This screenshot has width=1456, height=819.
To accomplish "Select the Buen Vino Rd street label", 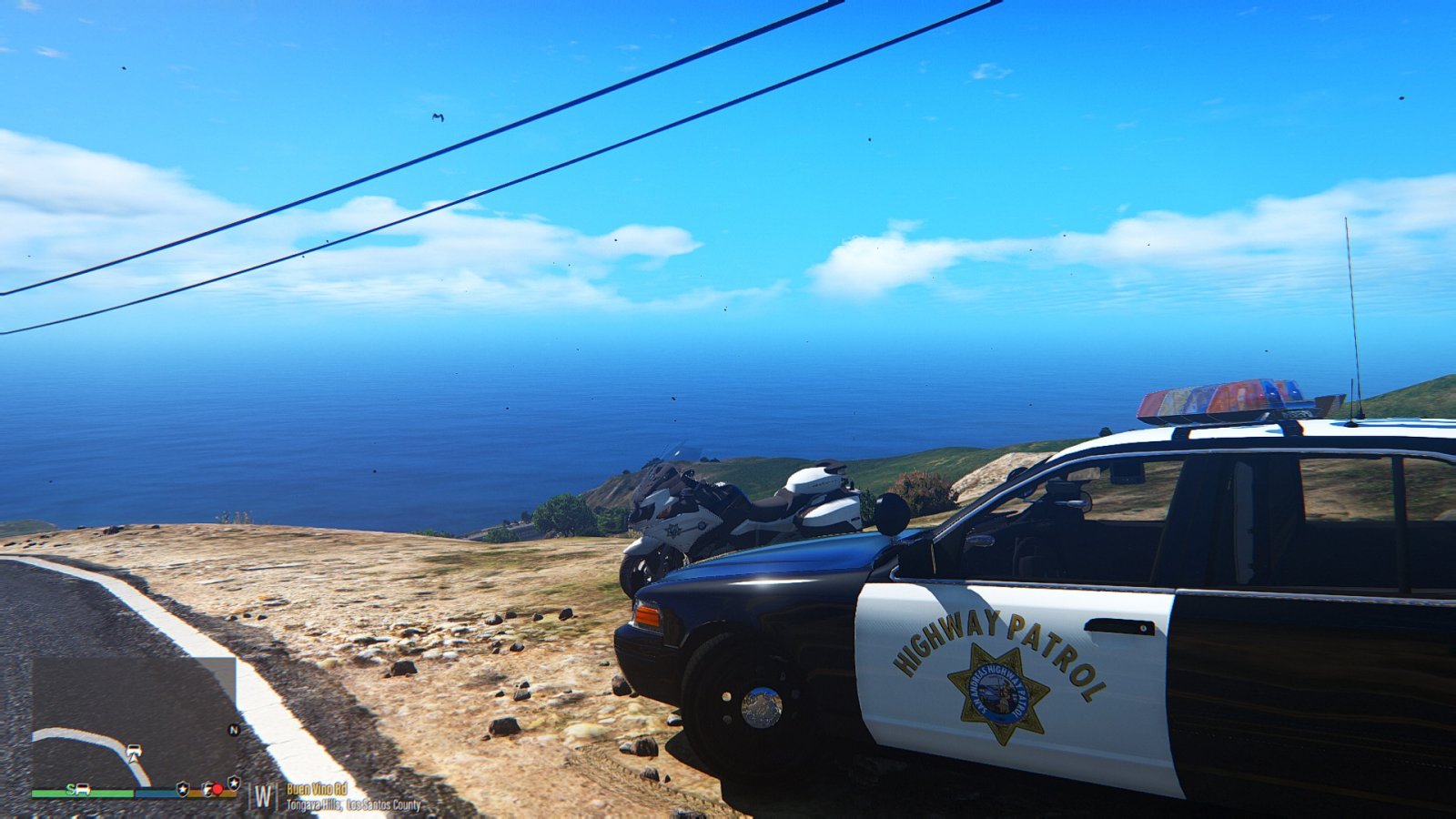I will coord(316,789).
